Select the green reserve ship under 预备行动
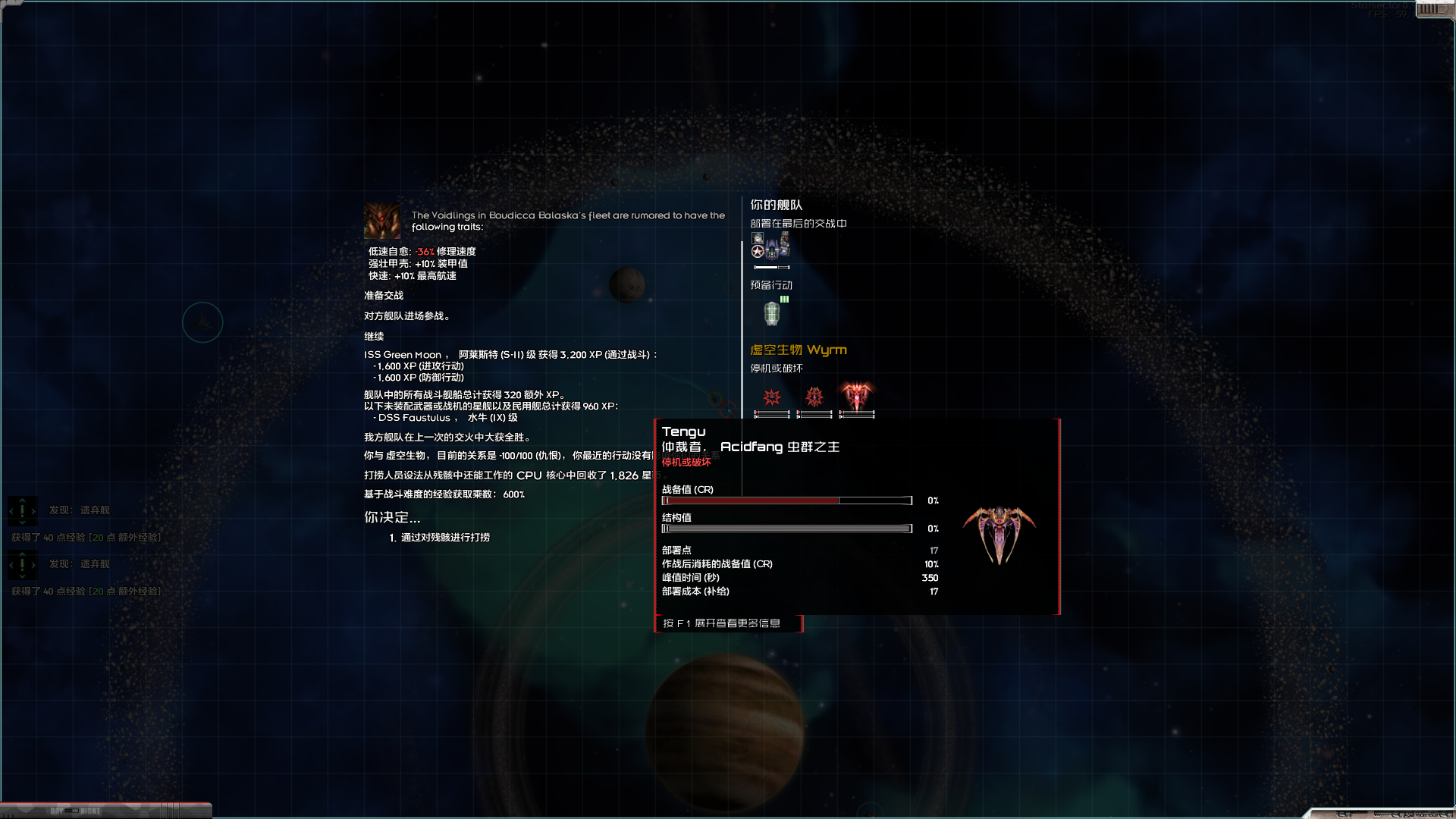This screenshot has width=1456, height=819. coord(771,314)
